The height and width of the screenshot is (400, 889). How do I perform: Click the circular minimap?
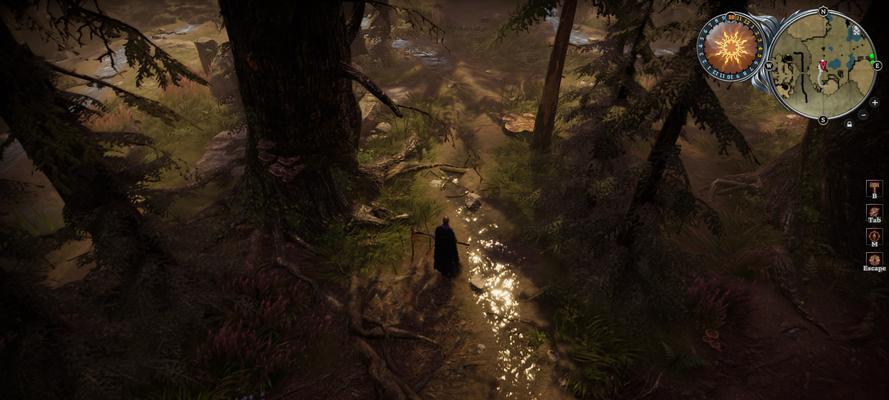coord(823,63)
